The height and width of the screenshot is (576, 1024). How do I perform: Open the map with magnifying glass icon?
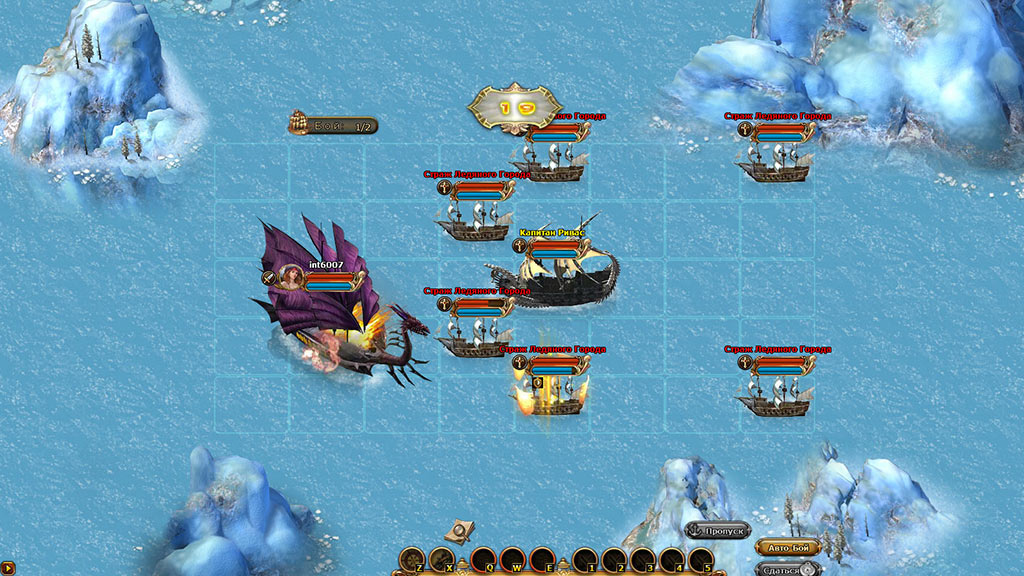click(459, 530)
